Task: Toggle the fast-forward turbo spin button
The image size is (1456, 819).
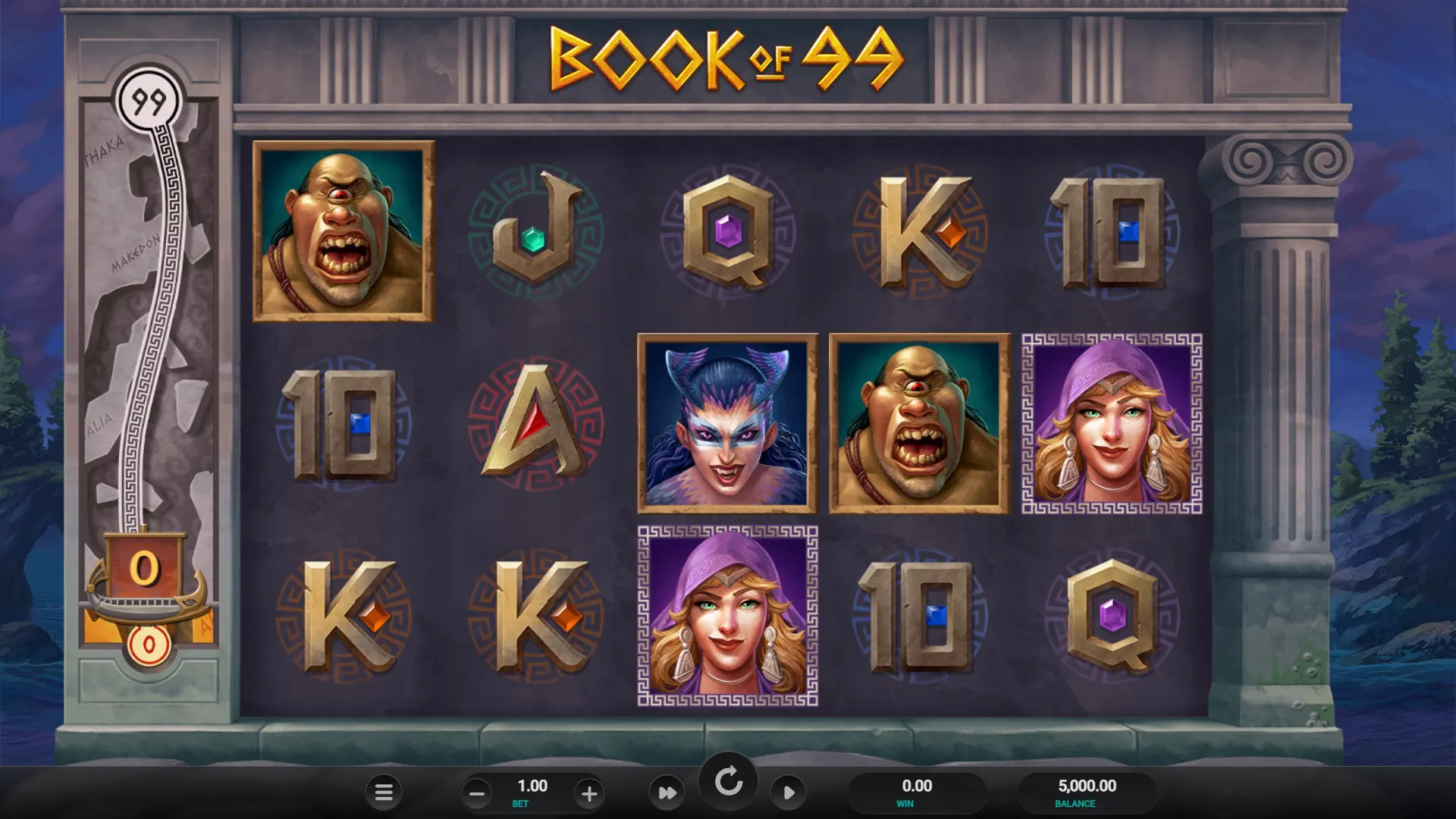Action: 667,792
